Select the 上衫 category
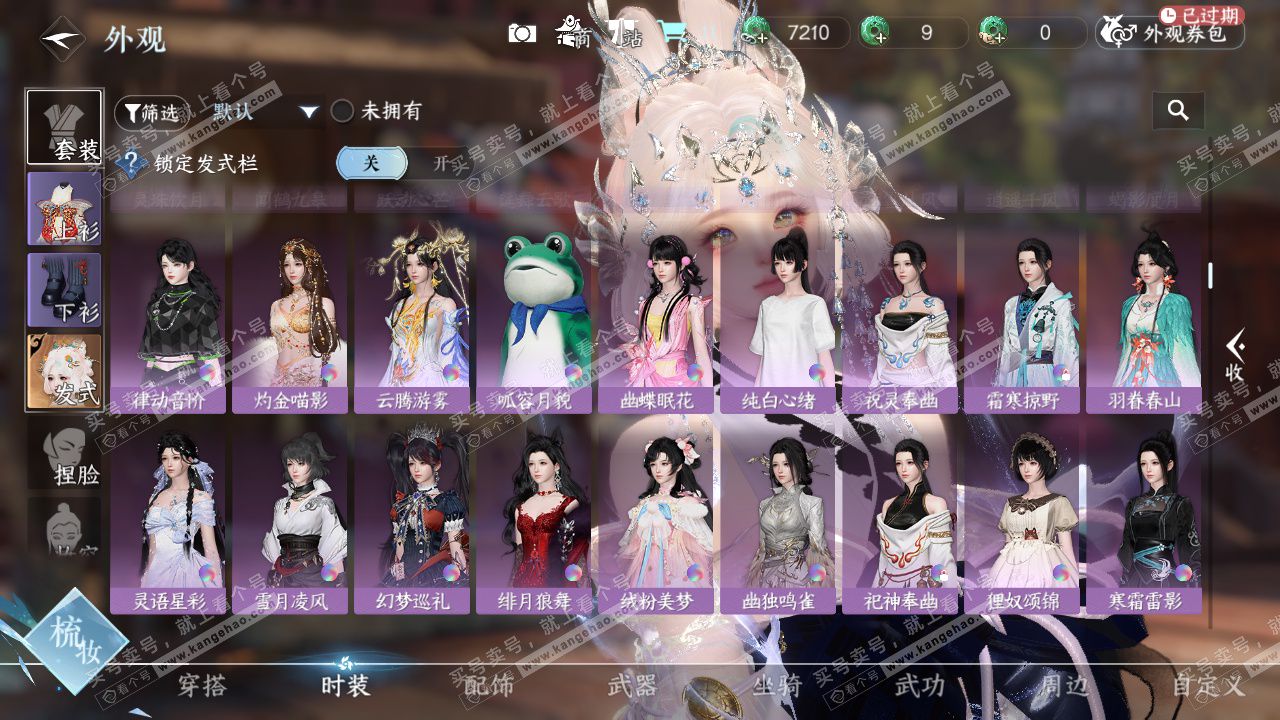 point(64,208)
